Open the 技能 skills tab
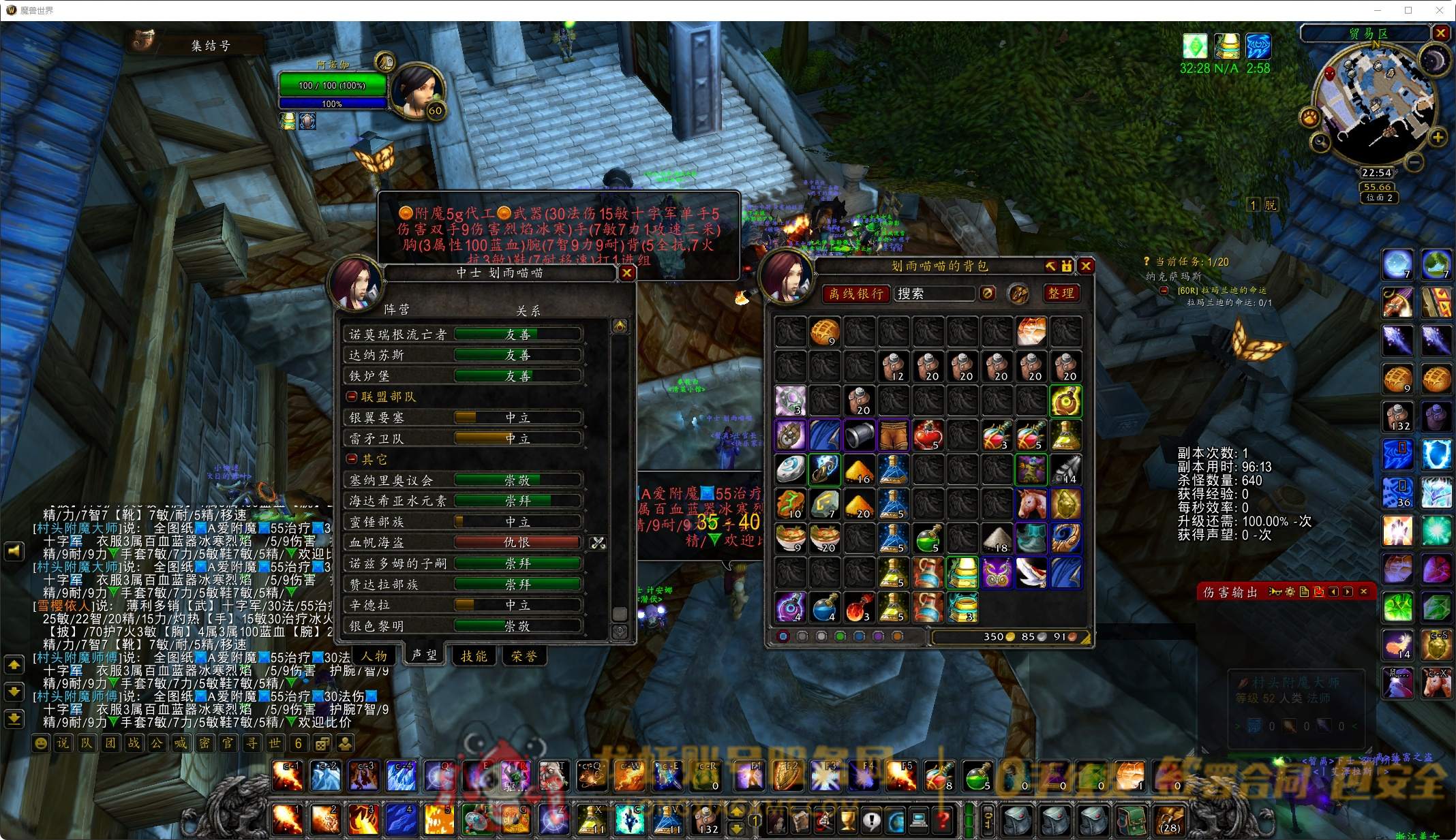This screenshot has width=1456, height=840. point(474,656)
